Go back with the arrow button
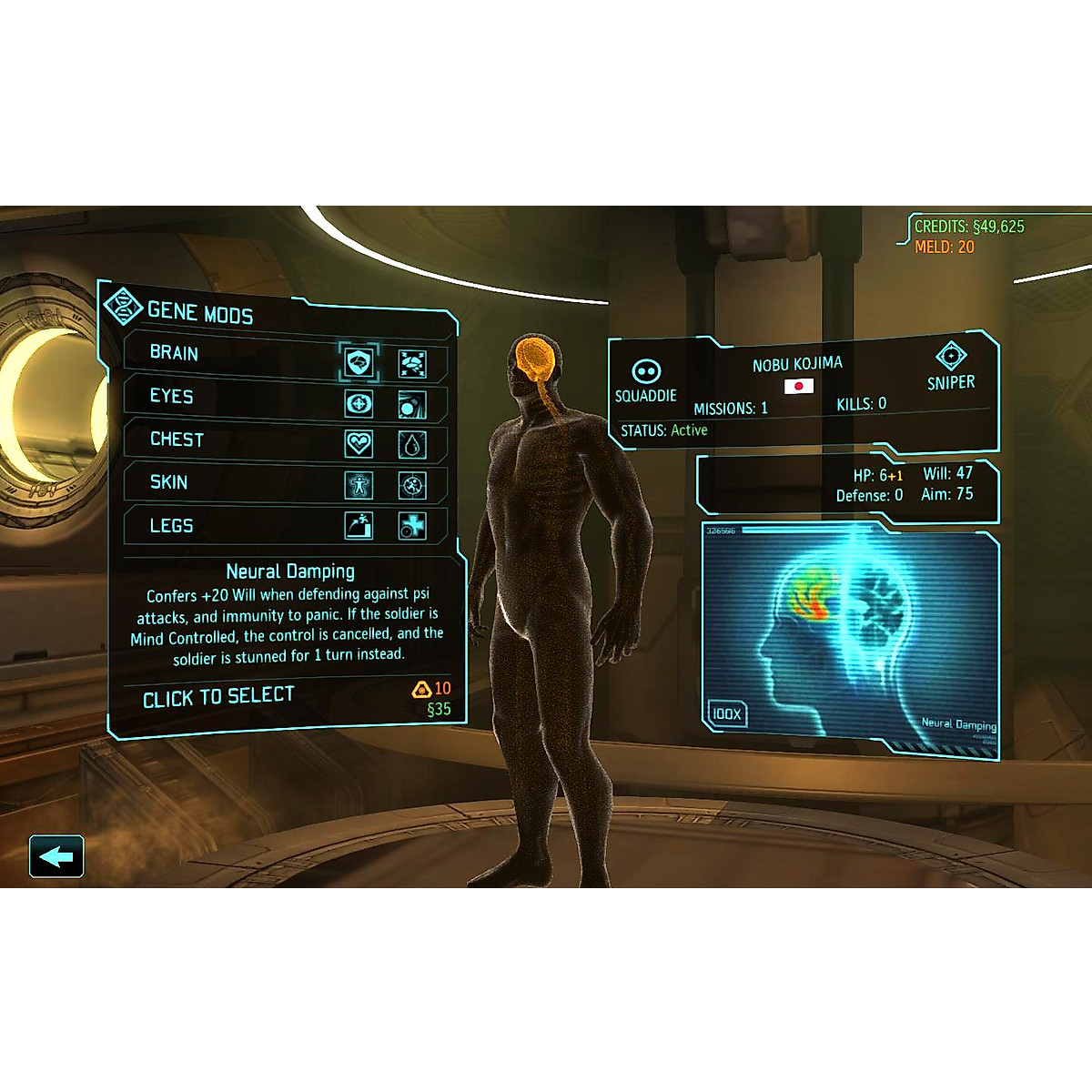The image size is (1092, 1092). click(56, 856)
